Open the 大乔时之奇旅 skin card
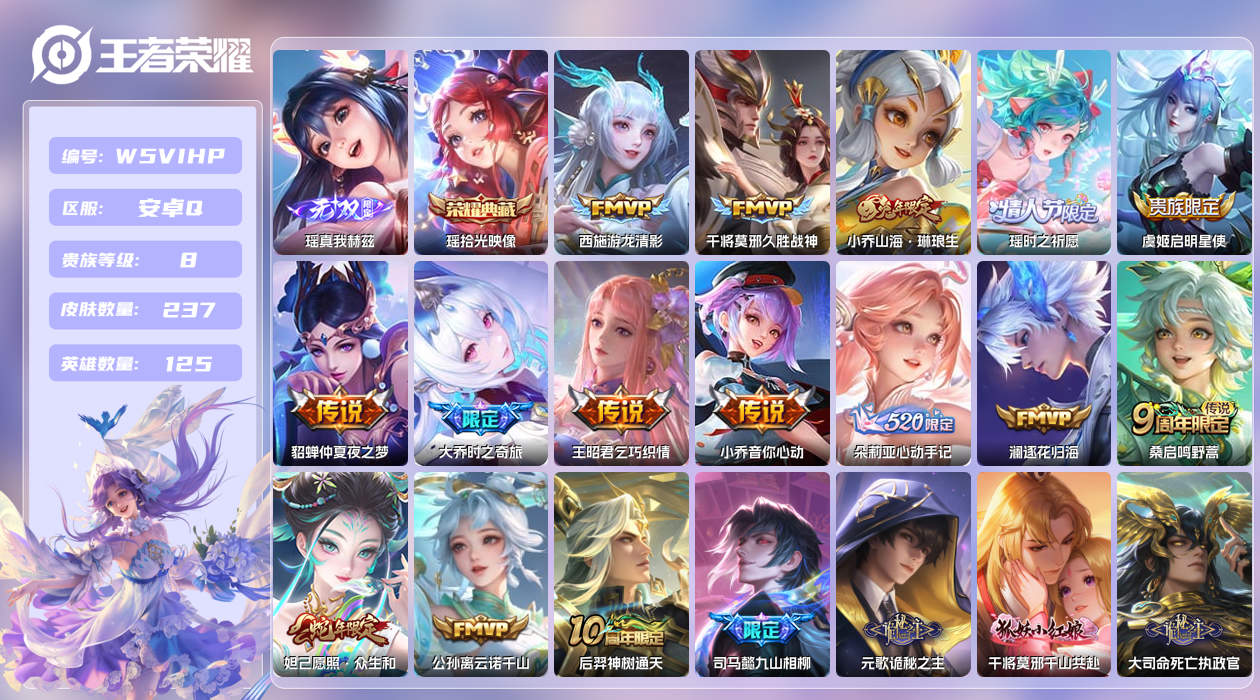Viewport: 1260px width, 700px height. pos(481,363)
